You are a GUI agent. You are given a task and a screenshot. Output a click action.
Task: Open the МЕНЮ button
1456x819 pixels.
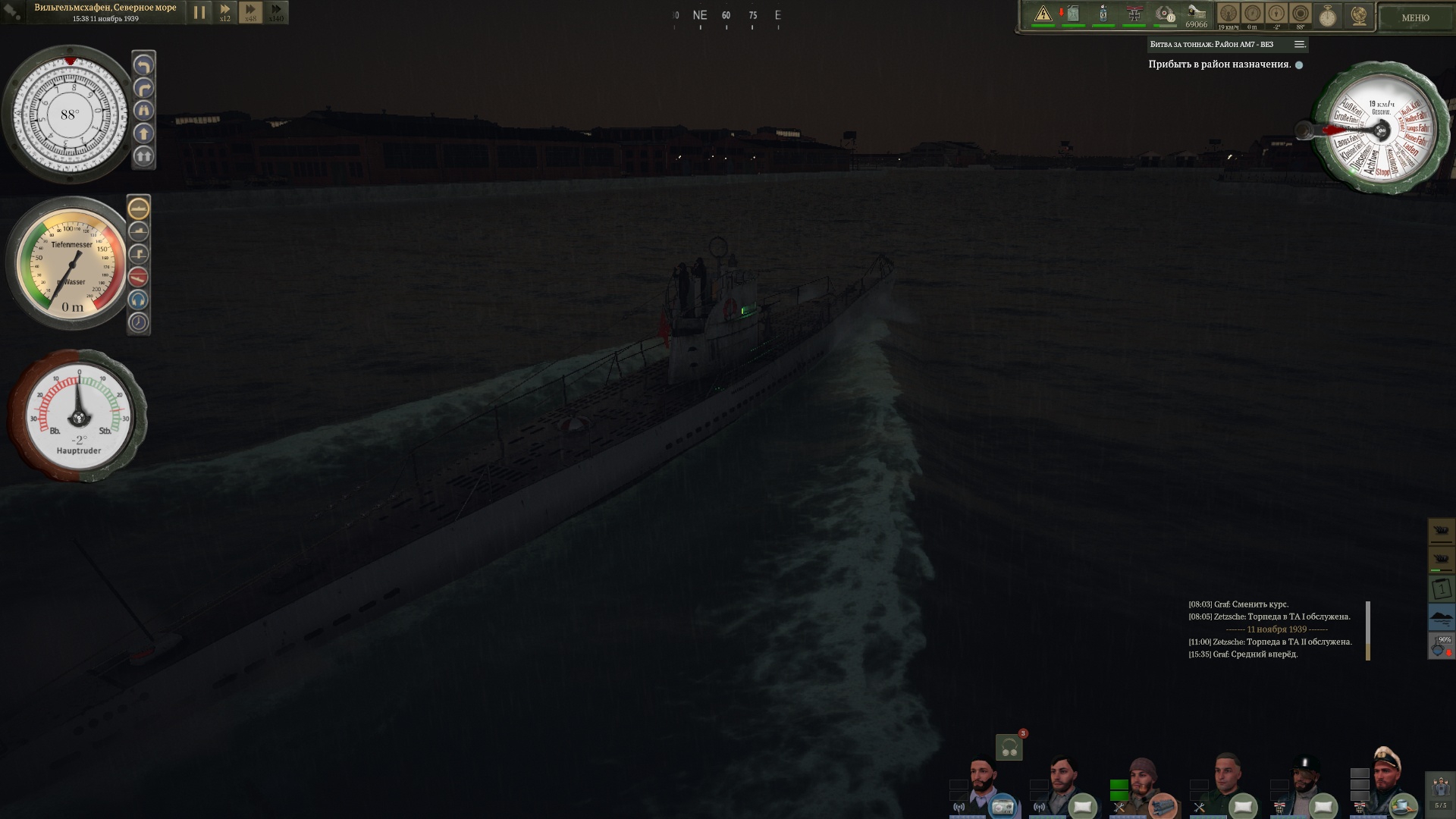pos(1415,17)
